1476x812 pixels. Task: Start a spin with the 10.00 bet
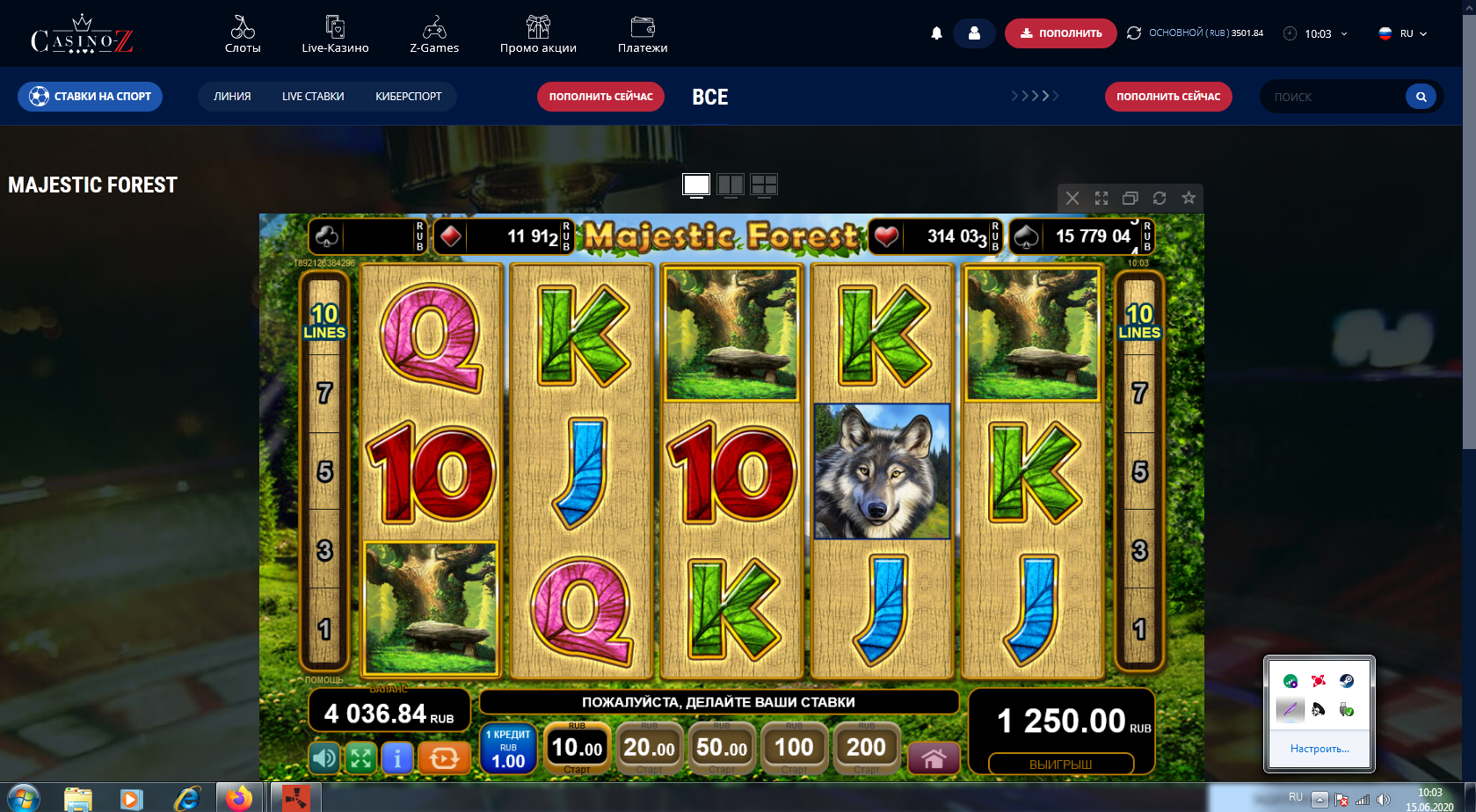(577, 748)
